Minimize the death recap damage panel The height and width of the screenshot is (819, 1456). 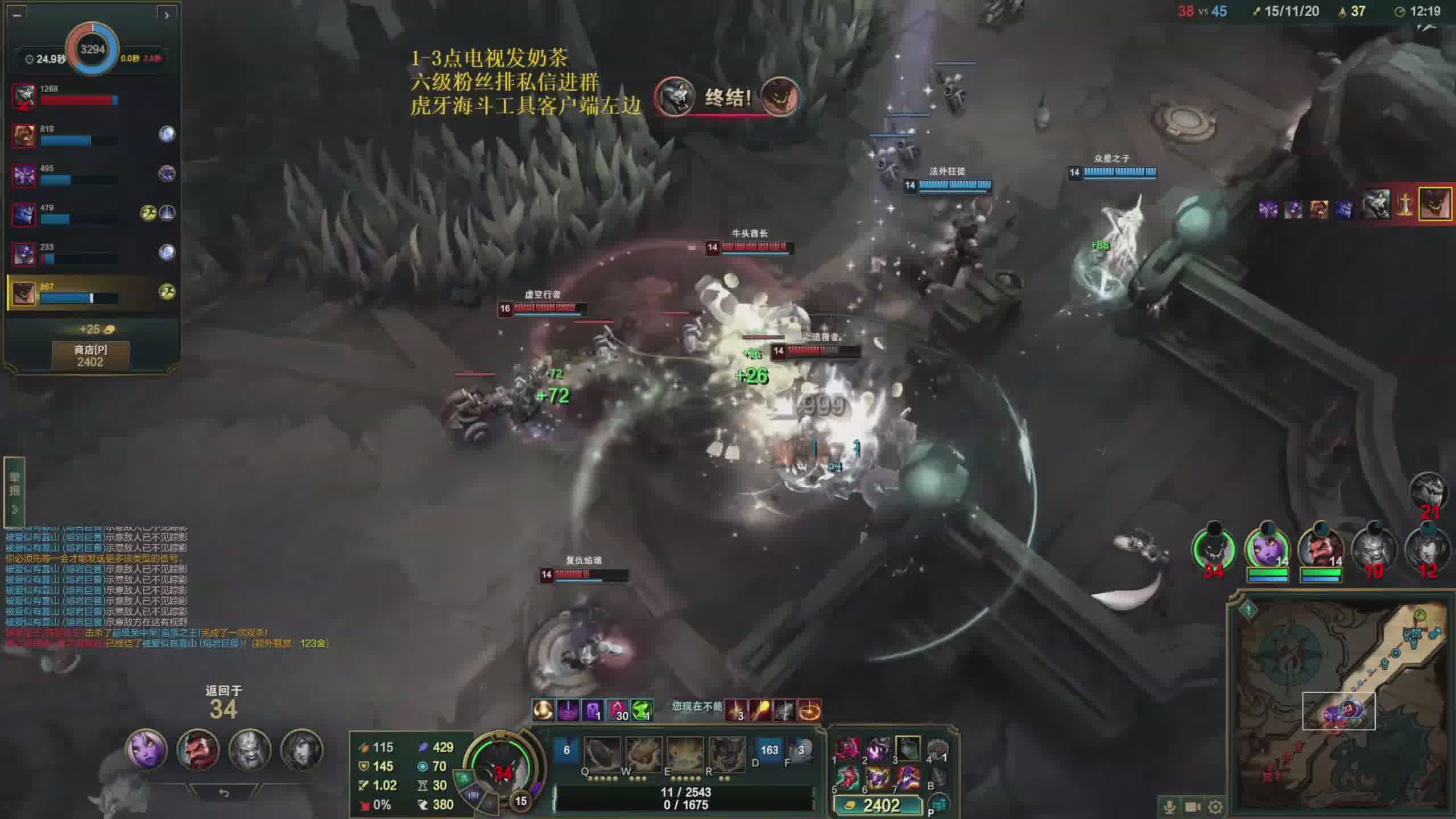[17, 15]
